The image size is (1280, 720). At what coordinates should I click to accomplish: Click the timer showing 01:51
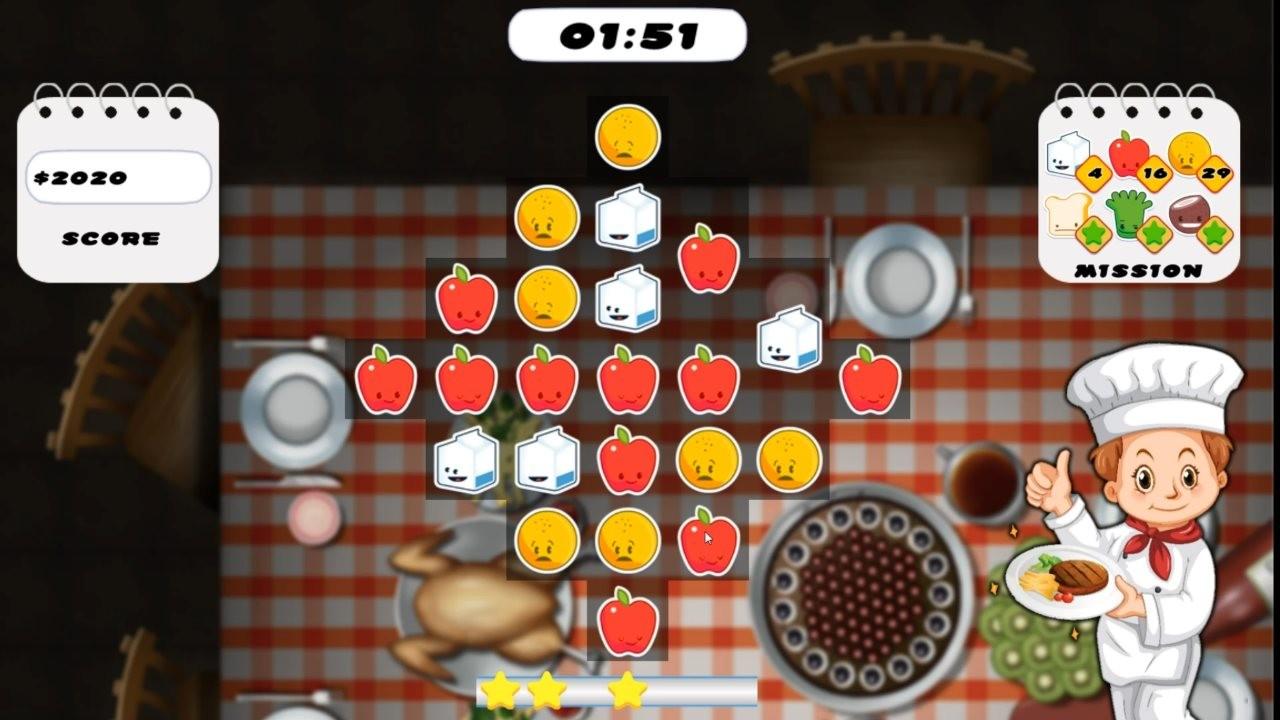[626, 33]
